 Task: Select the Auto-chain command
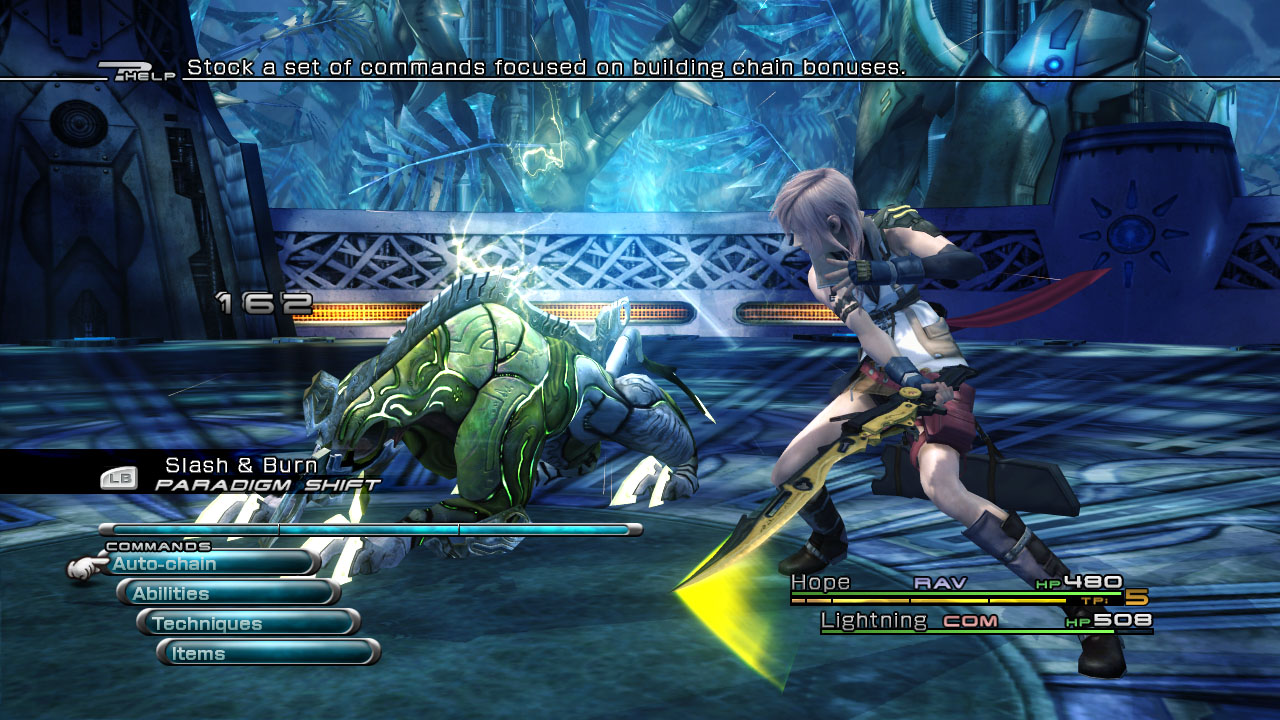[210, 564]
